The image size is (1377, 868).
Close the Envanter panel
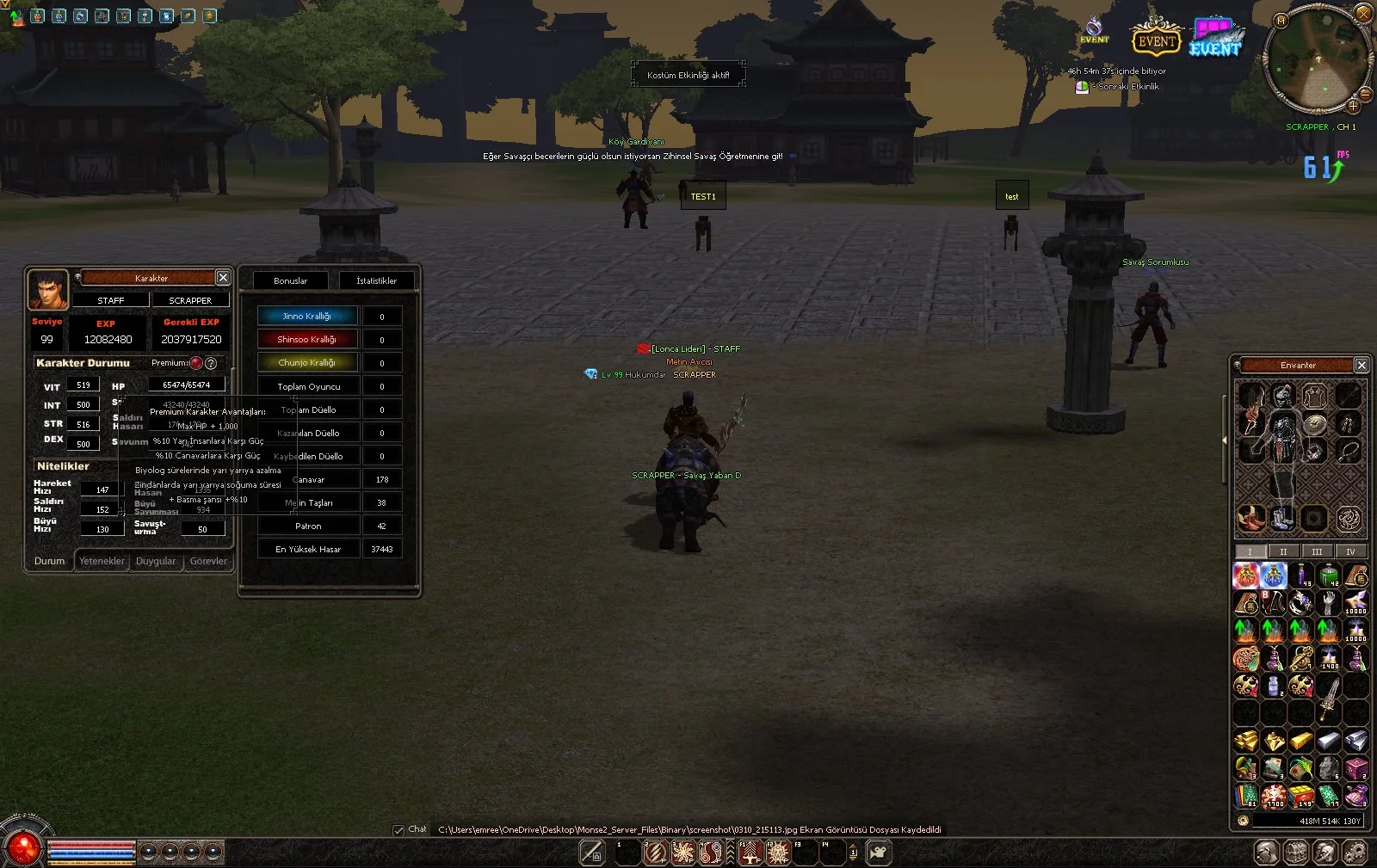coord(1362,365)
